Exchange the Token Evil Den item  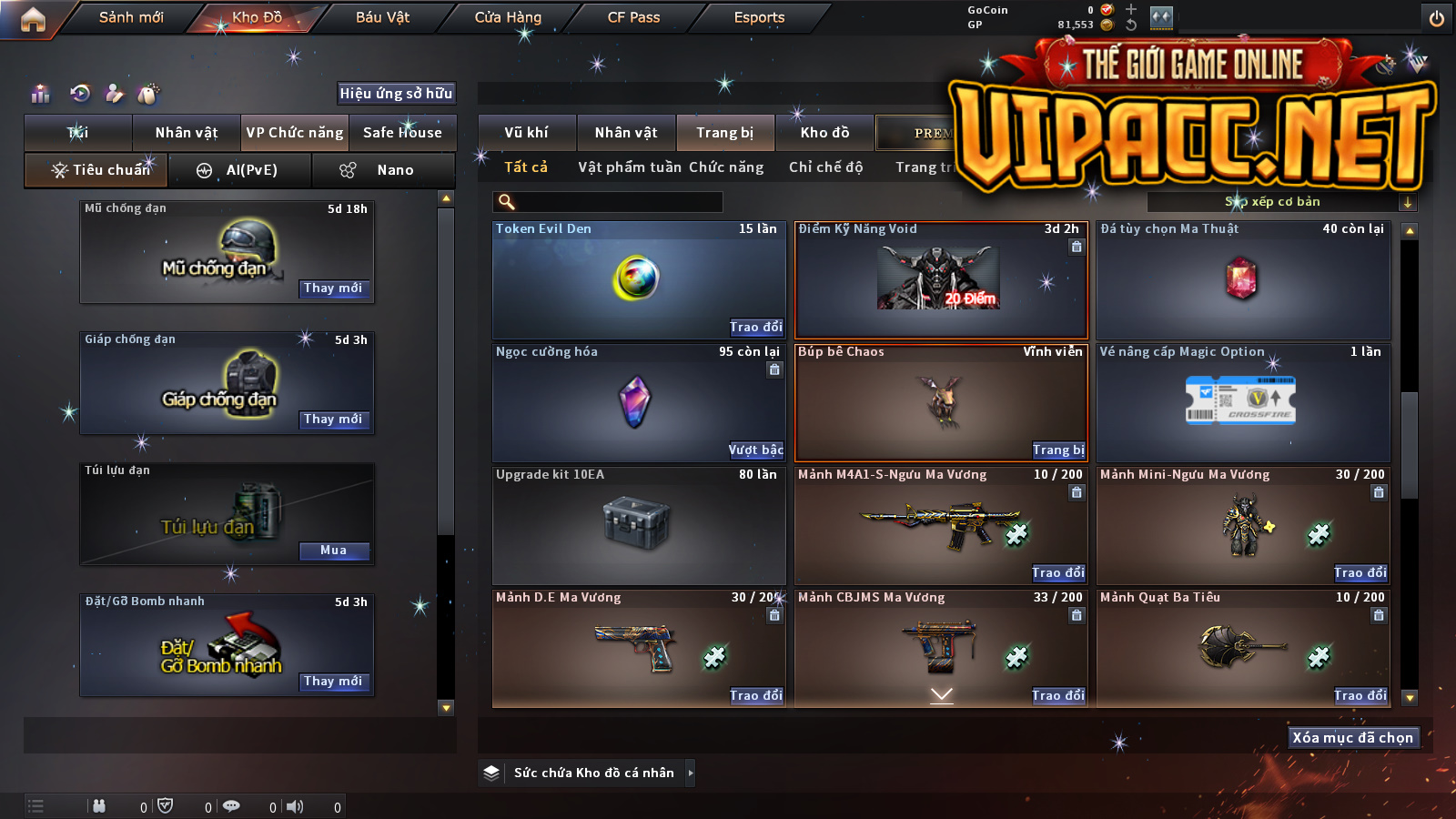(755, 327)
